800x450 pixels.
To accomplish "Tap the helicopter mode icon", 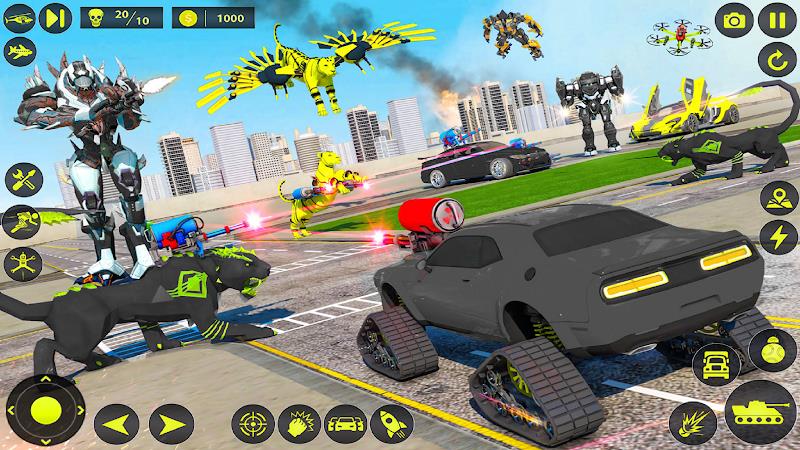I will [20, 17].
